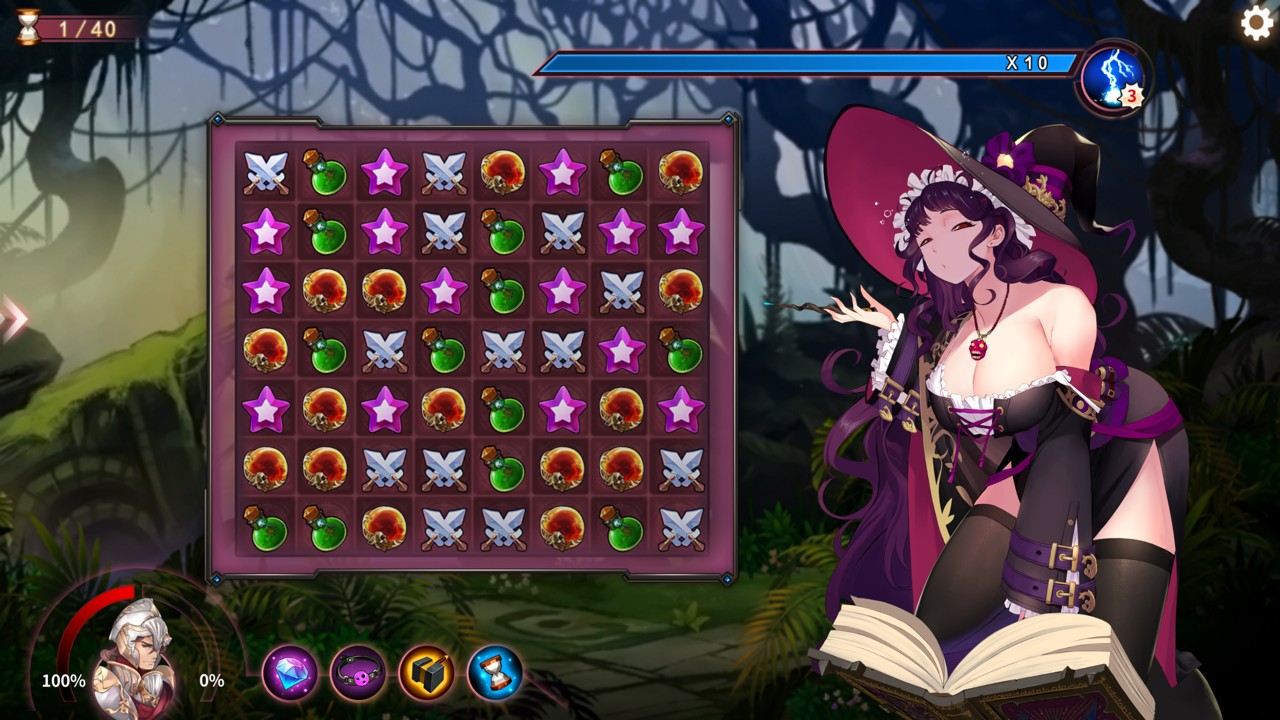Image resolution: width=1280 pixels, height=720 pixels.
Task: Activate the purple gem skill
Action: pyautogui.click(x=290, y=673)
